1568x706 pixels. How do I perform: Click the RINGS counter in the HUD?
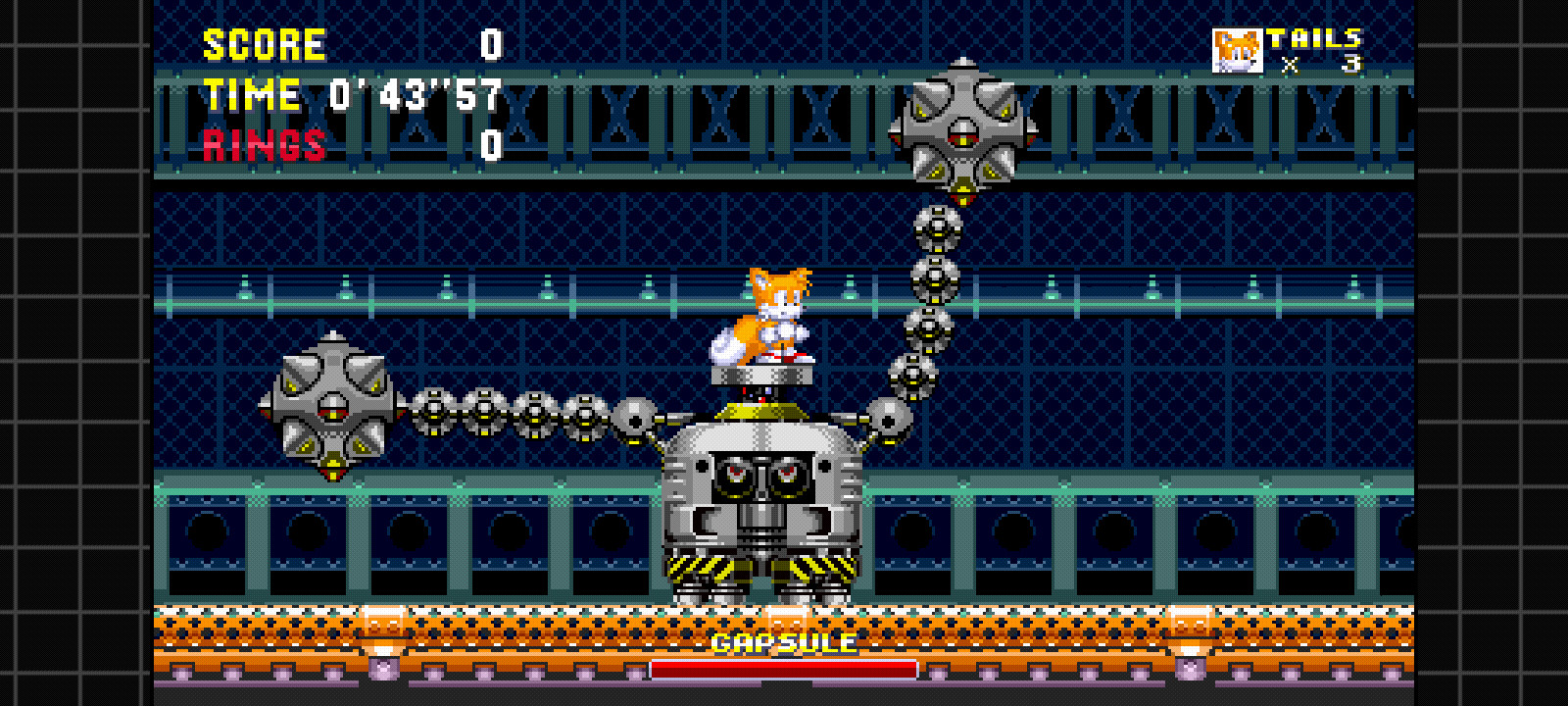[265, 147]
